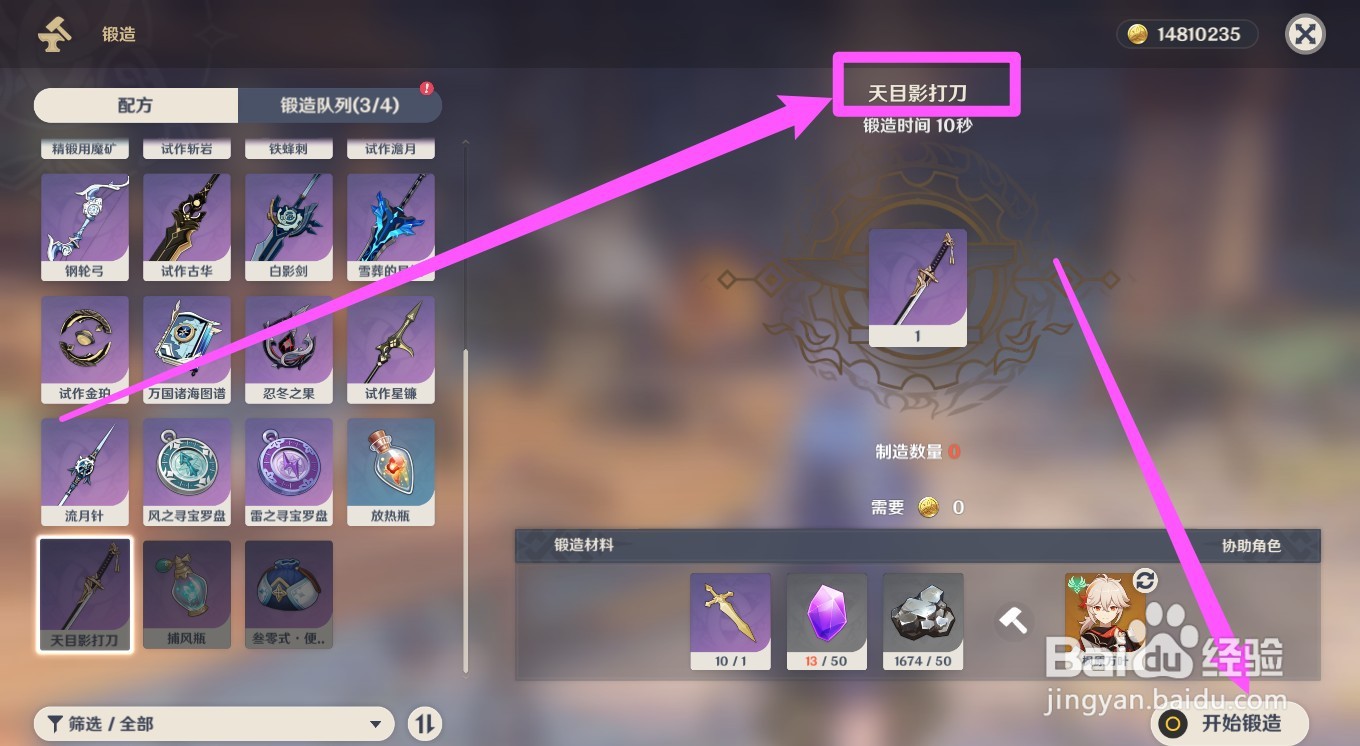Viewport: 1360px width, 746px height.
Task: Open the 筛选/全部 filter dropdown
Action: click(x=213, y=723)
